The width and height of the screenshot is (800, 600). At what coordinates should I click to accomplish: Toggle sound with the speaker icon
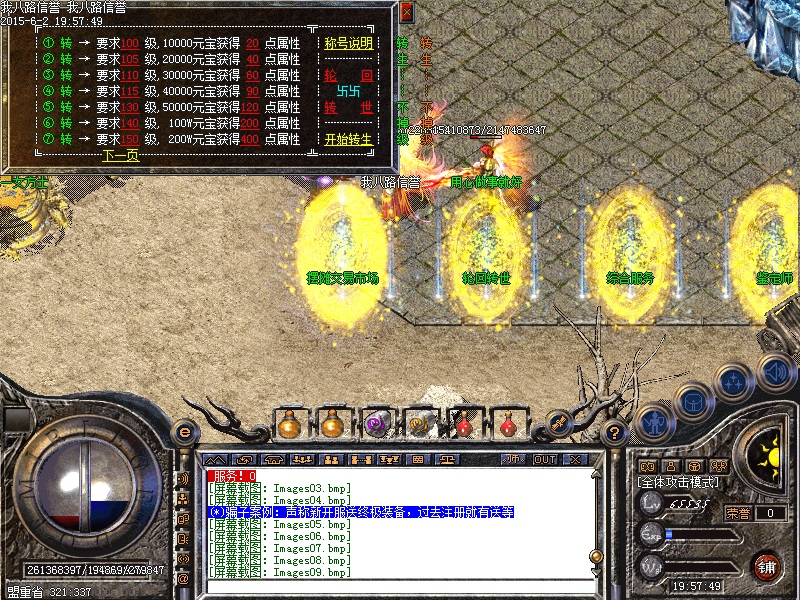point(775,372)
